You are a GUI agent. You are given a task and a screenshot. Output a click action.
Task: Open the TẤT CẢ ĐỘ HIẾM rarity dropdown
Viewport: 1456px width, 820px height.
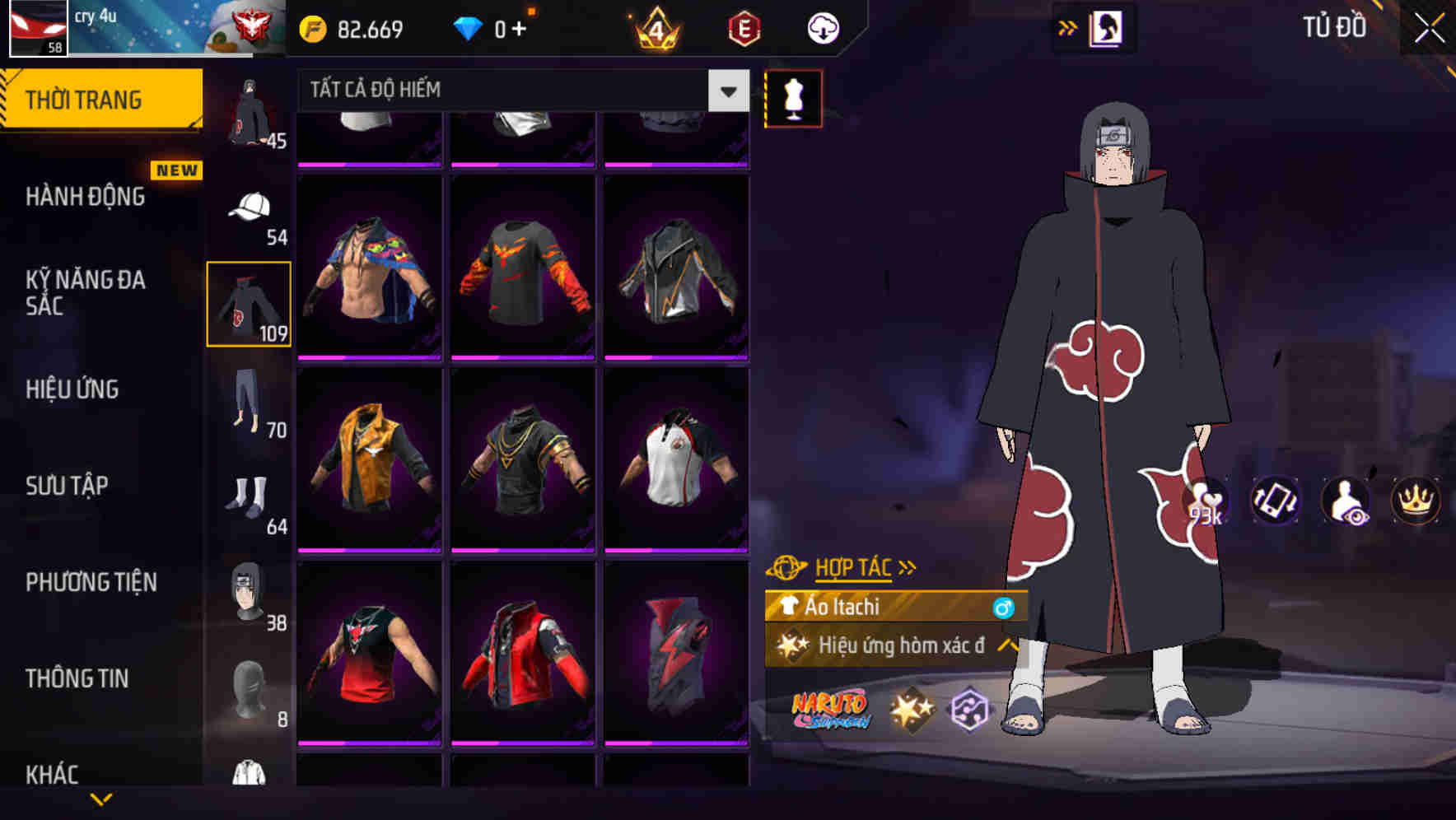pos(519,91)
